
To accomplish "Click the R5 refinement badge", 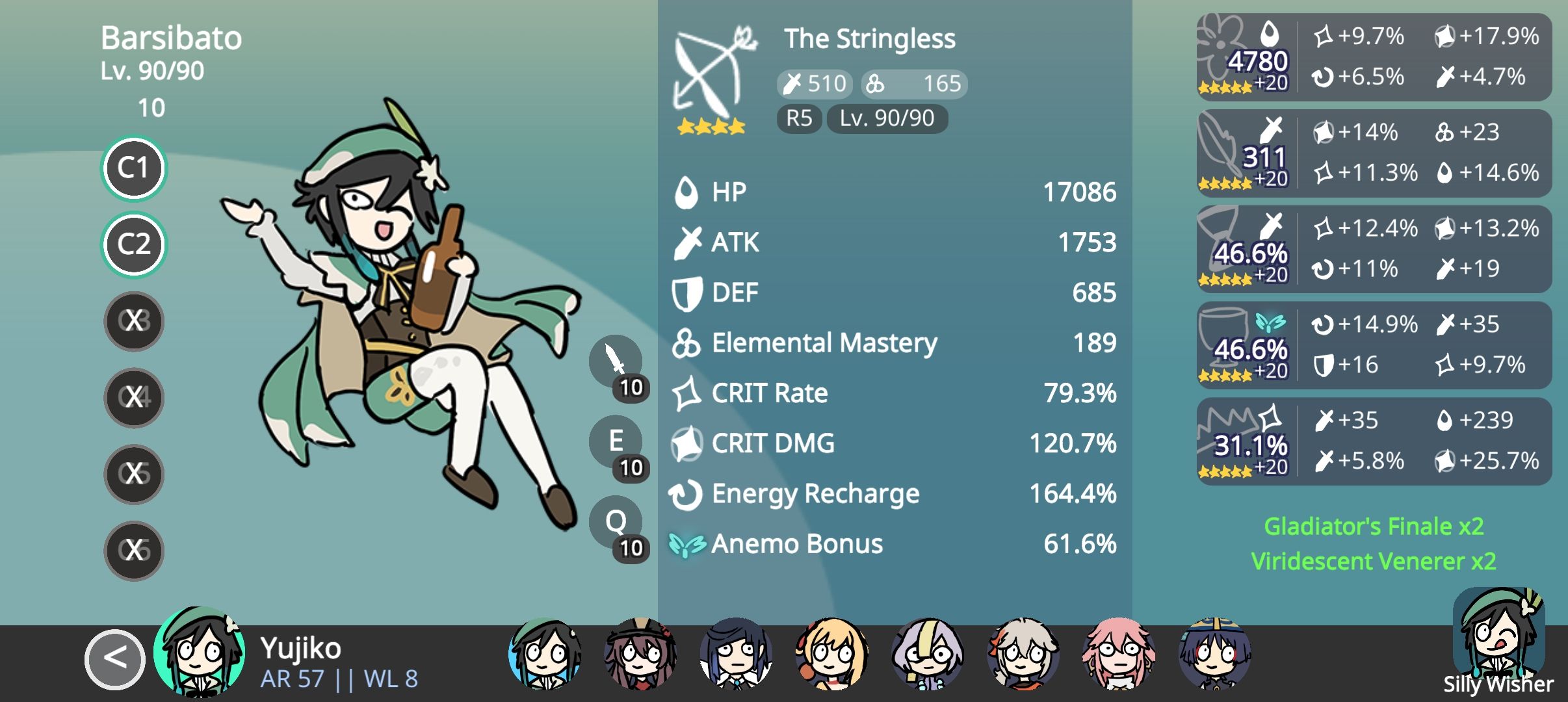I will [x=799, y=118].
